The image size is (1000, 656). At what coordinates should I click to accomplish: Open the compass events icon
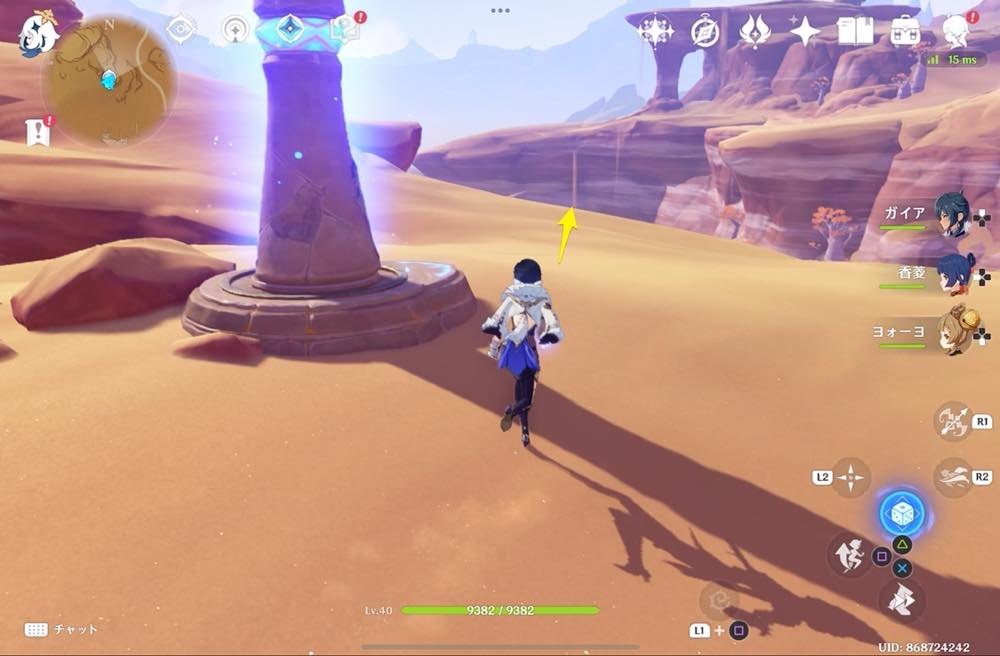(705, 32)
